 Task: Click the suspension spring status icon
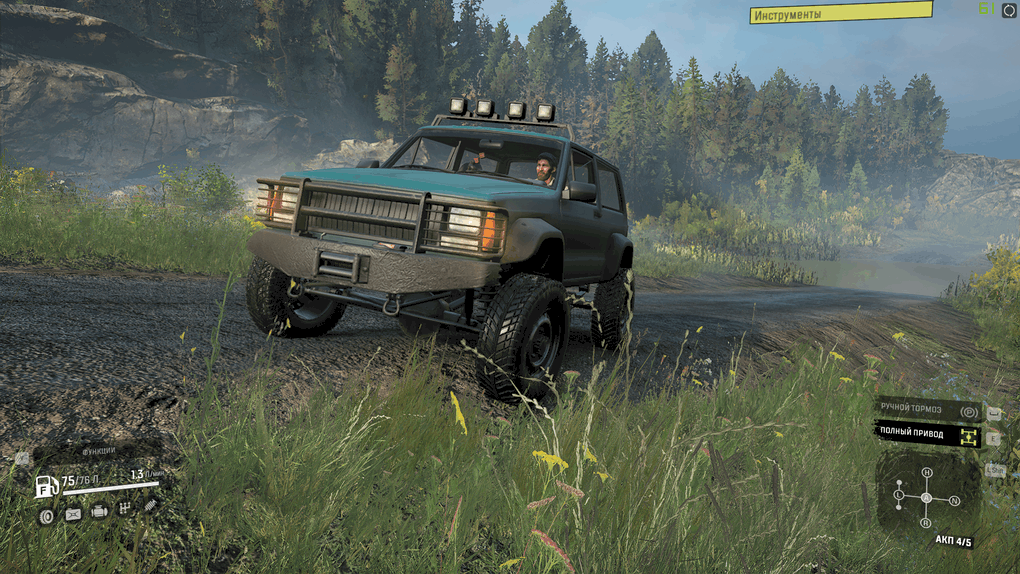pyautogui.click(x=149, y=506)
